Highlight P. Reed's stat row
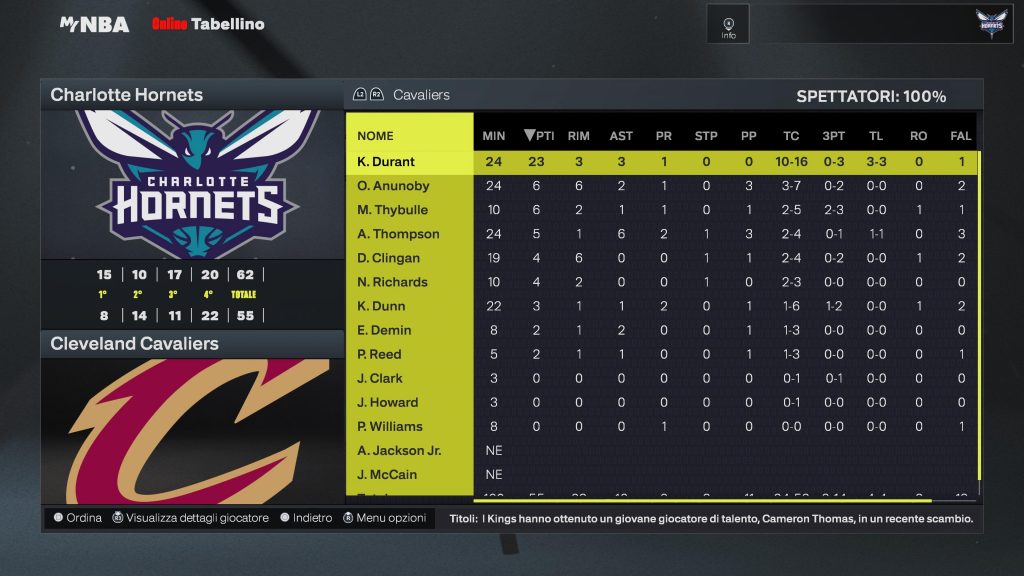This screenshot has width=1024, height=576. pos(379,354)
